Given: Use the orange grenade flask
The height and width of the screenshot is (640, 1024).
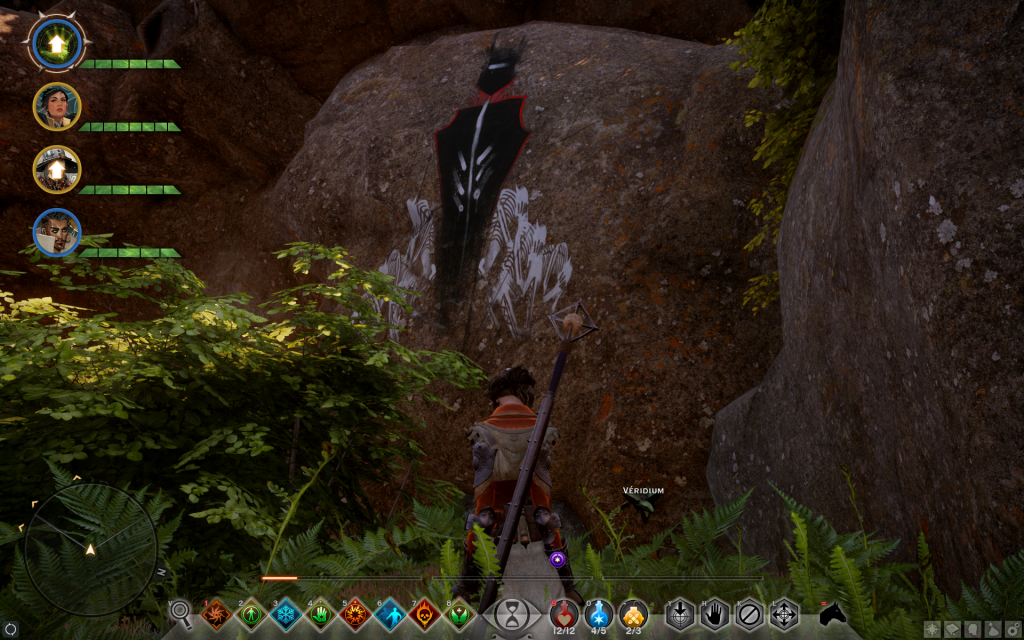Looking at the screenshot, I should [633, 612].
